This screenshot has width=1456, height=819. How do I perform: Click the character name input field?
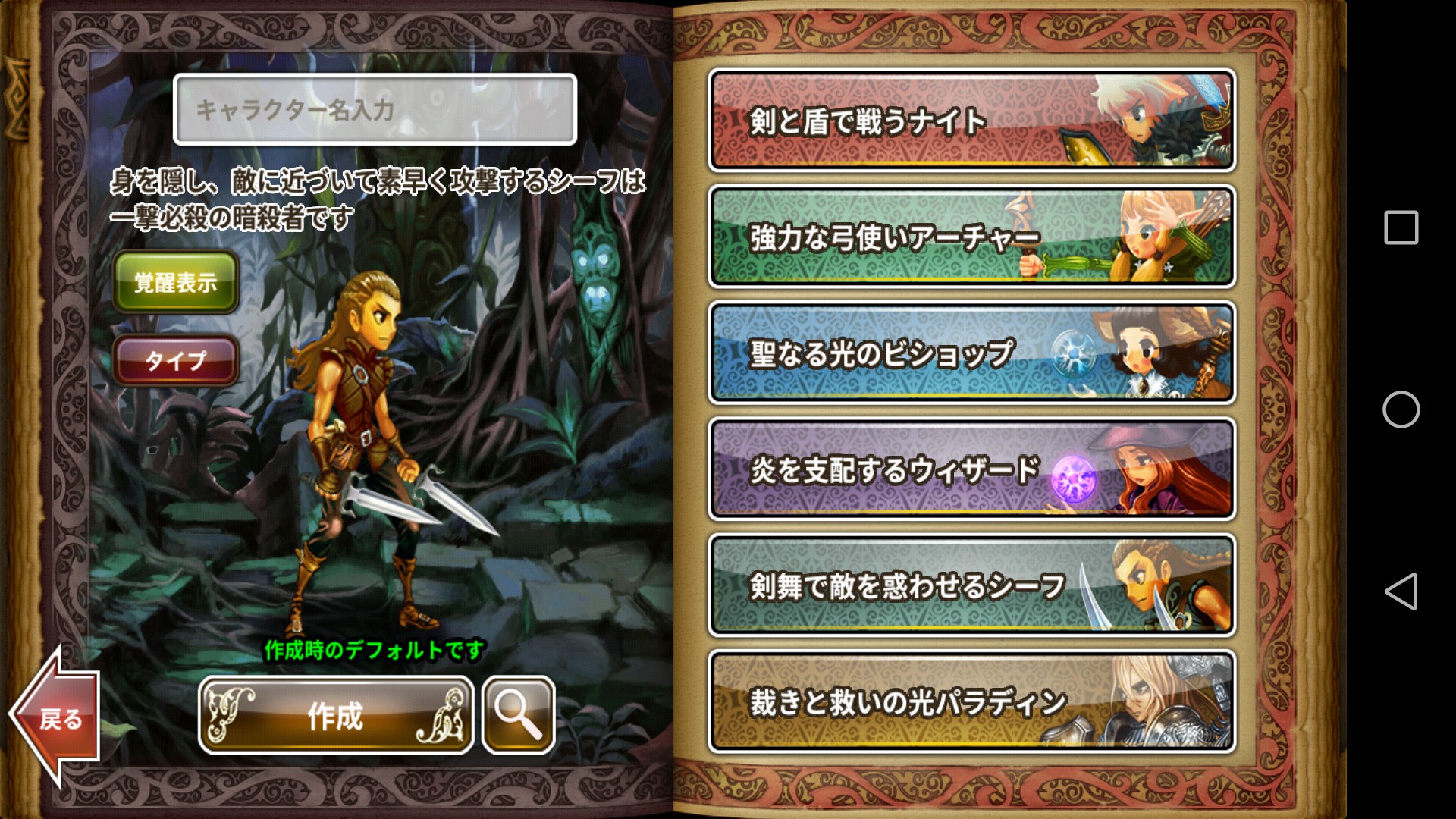pyautogui.click(x=375, y=109)
